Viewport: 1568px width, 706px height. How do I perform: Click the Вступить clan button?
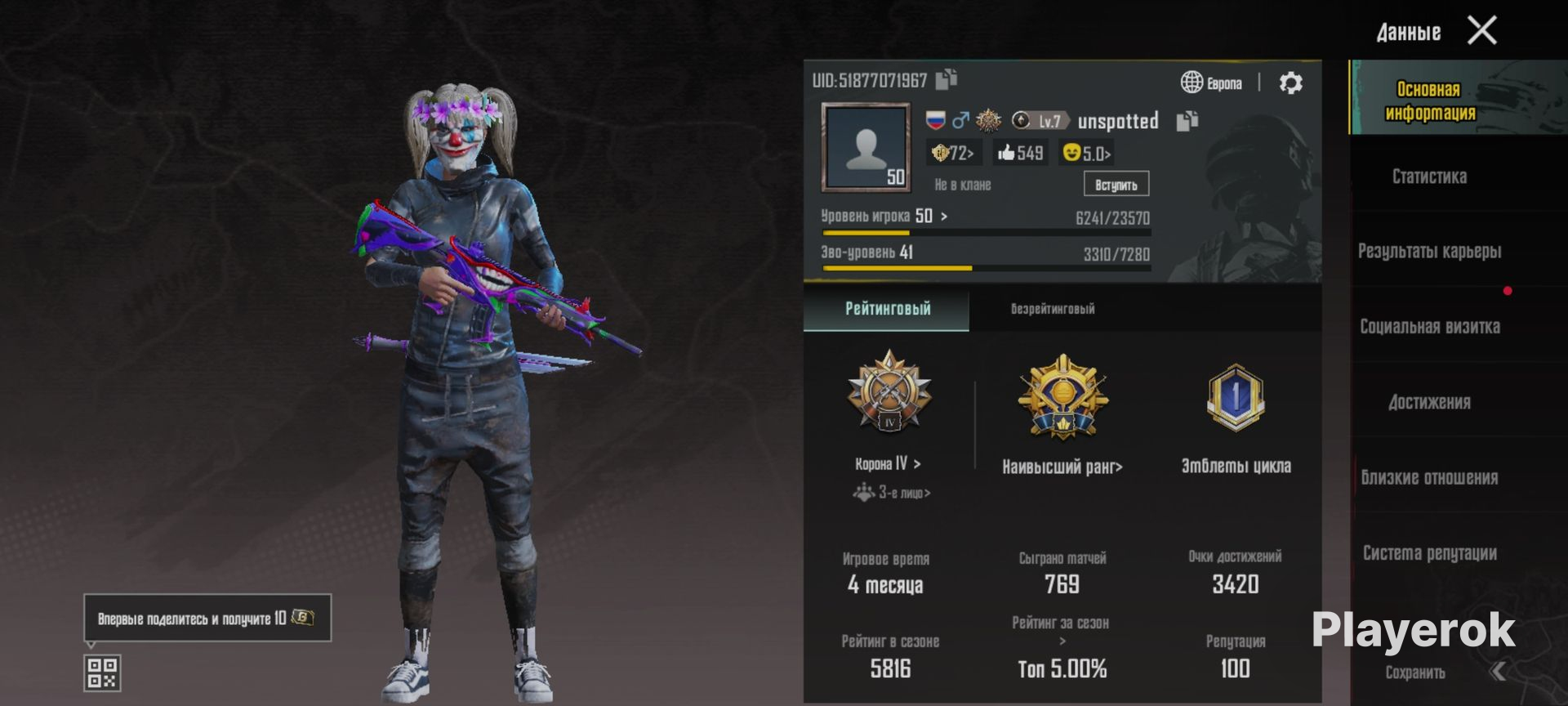1116,185
